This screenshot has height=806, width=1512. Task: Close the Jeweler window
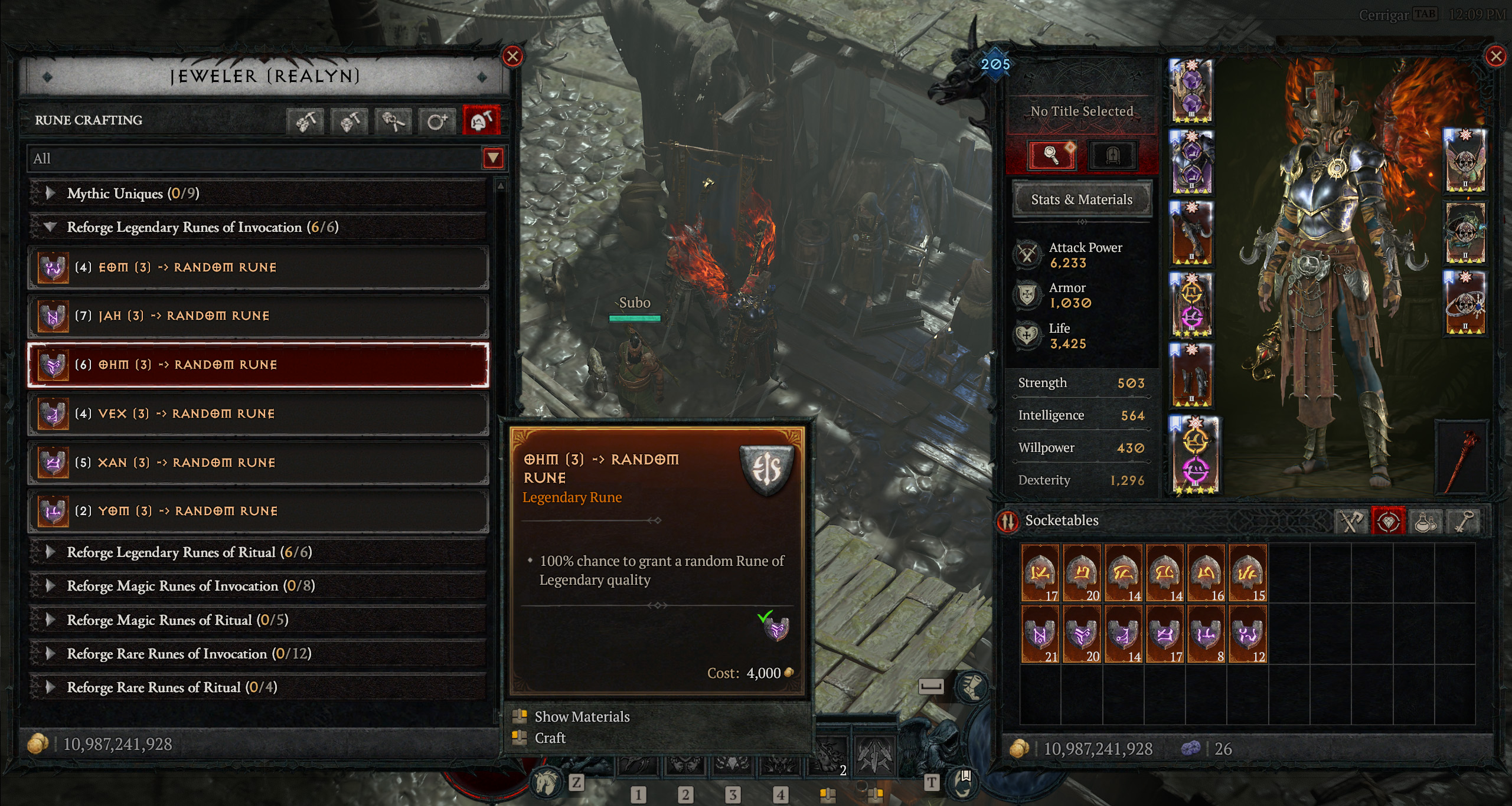click(x=512, y=57)
